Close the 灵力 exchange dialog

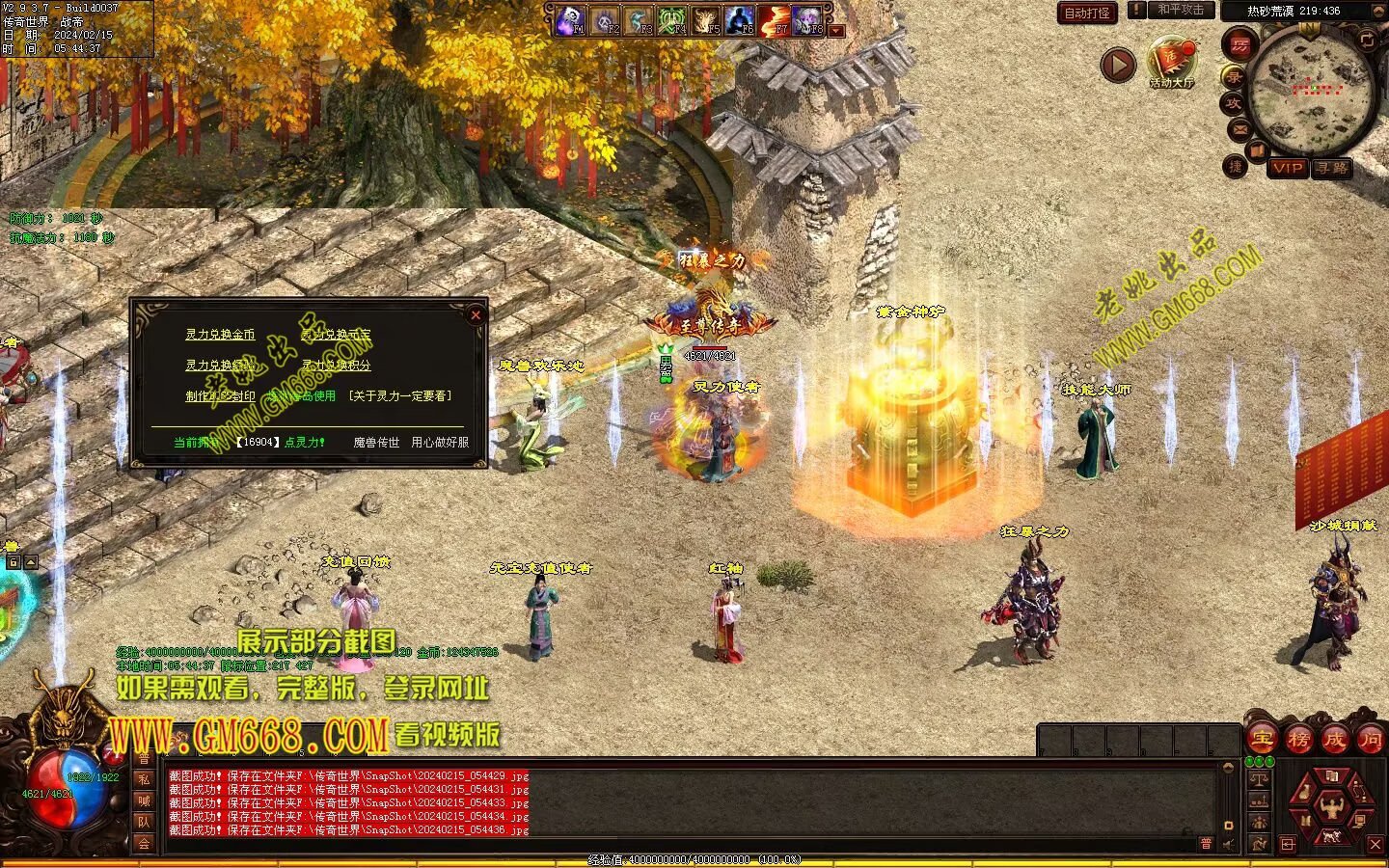475,314
